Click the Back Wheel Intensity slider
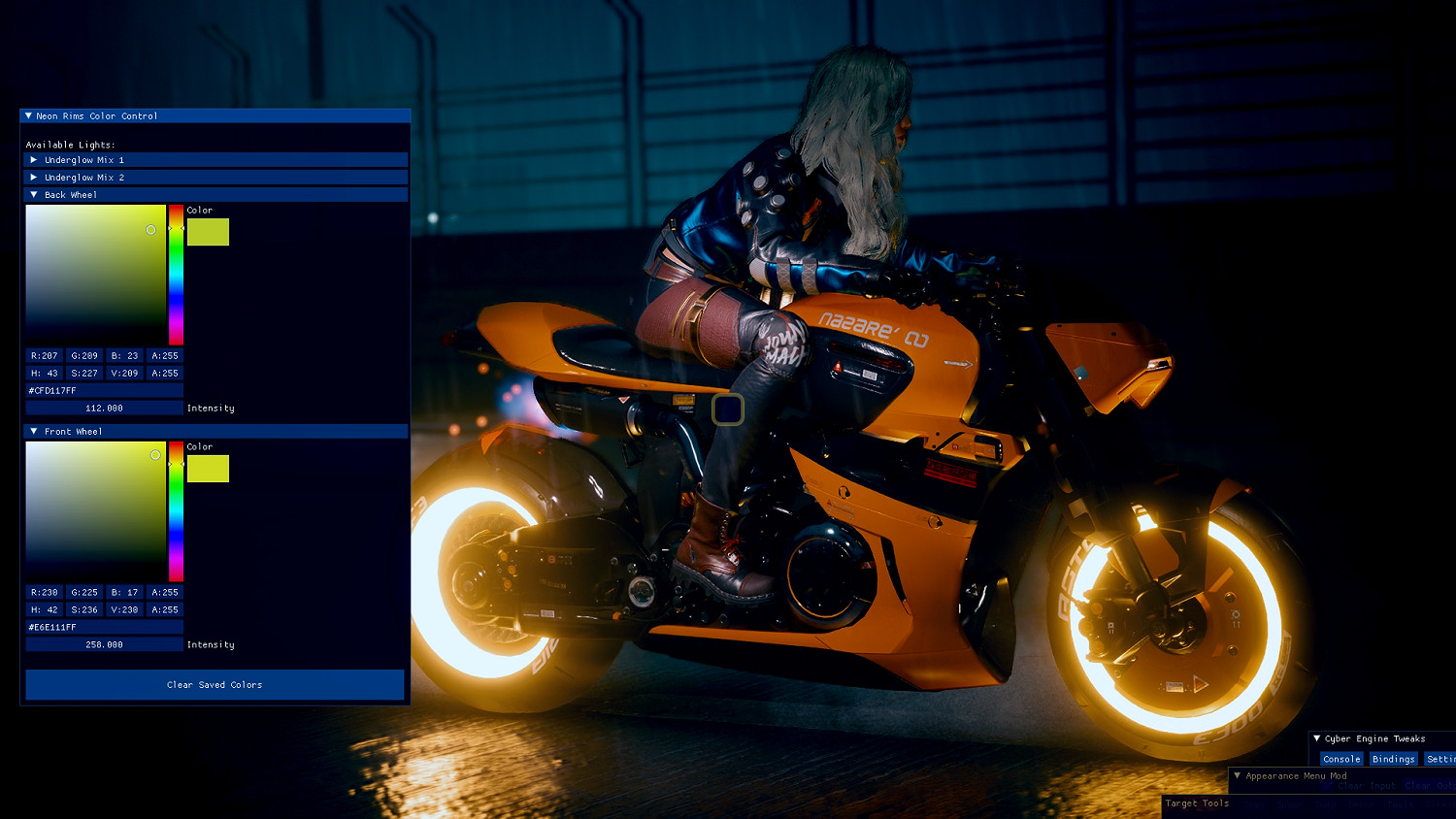 [104, 407]
